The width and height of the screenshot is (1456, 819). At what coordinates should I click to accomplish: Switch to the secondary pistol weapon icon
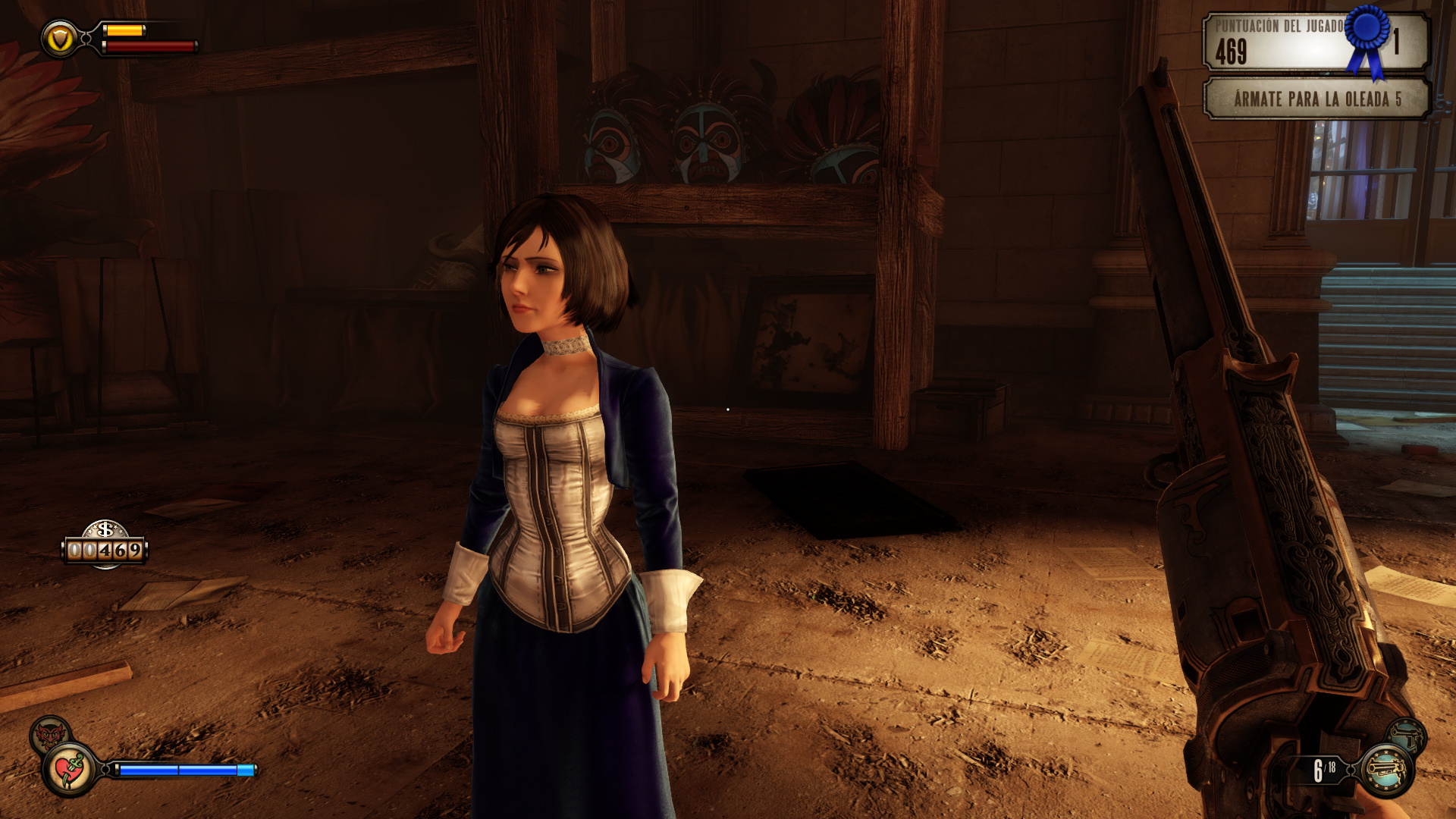point(1407,736)
